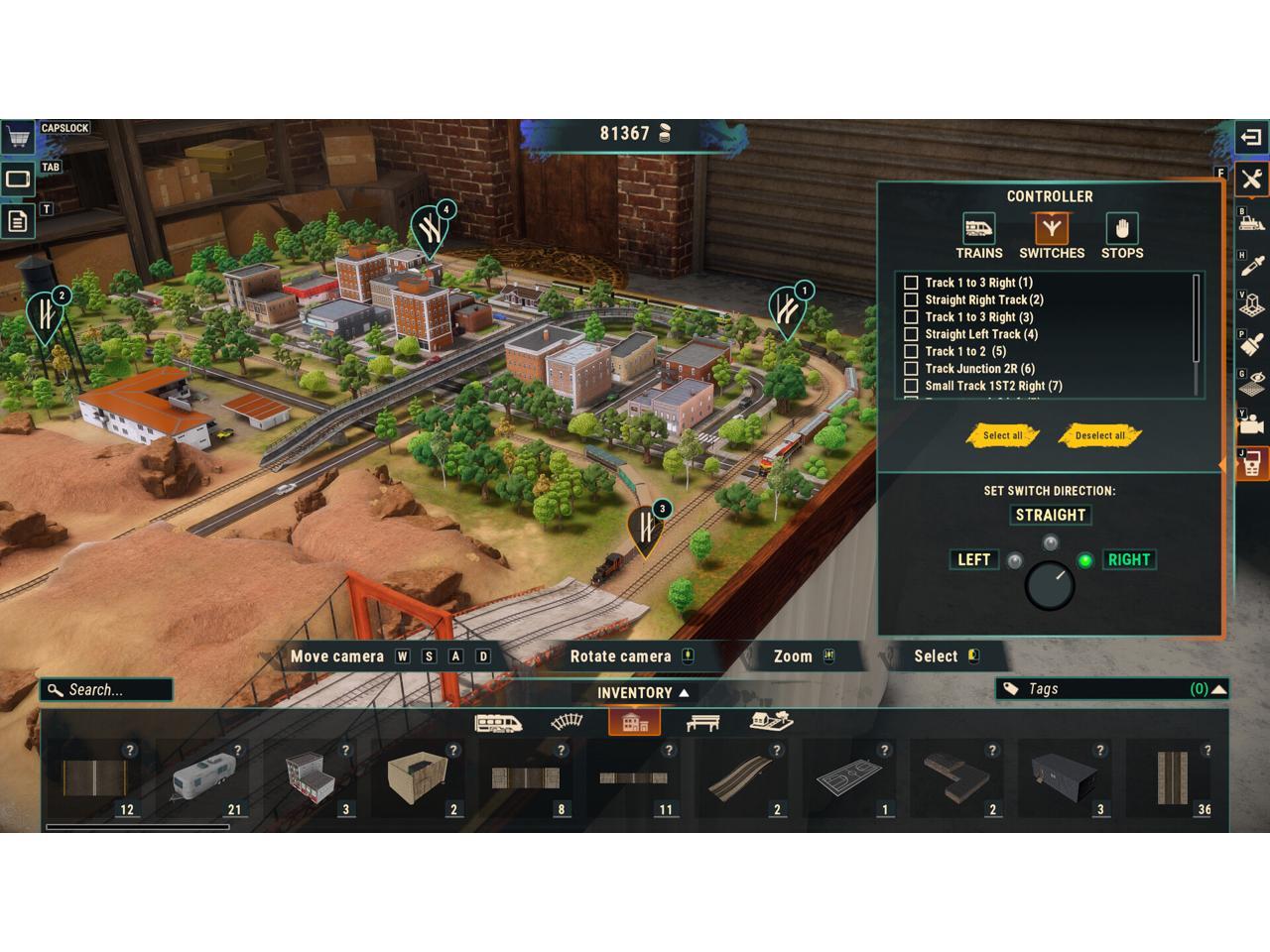Image resolution: width=1270 pixels, height=952 pixels.
Task: Set switch direction to Right
Action: (1128, 559)
